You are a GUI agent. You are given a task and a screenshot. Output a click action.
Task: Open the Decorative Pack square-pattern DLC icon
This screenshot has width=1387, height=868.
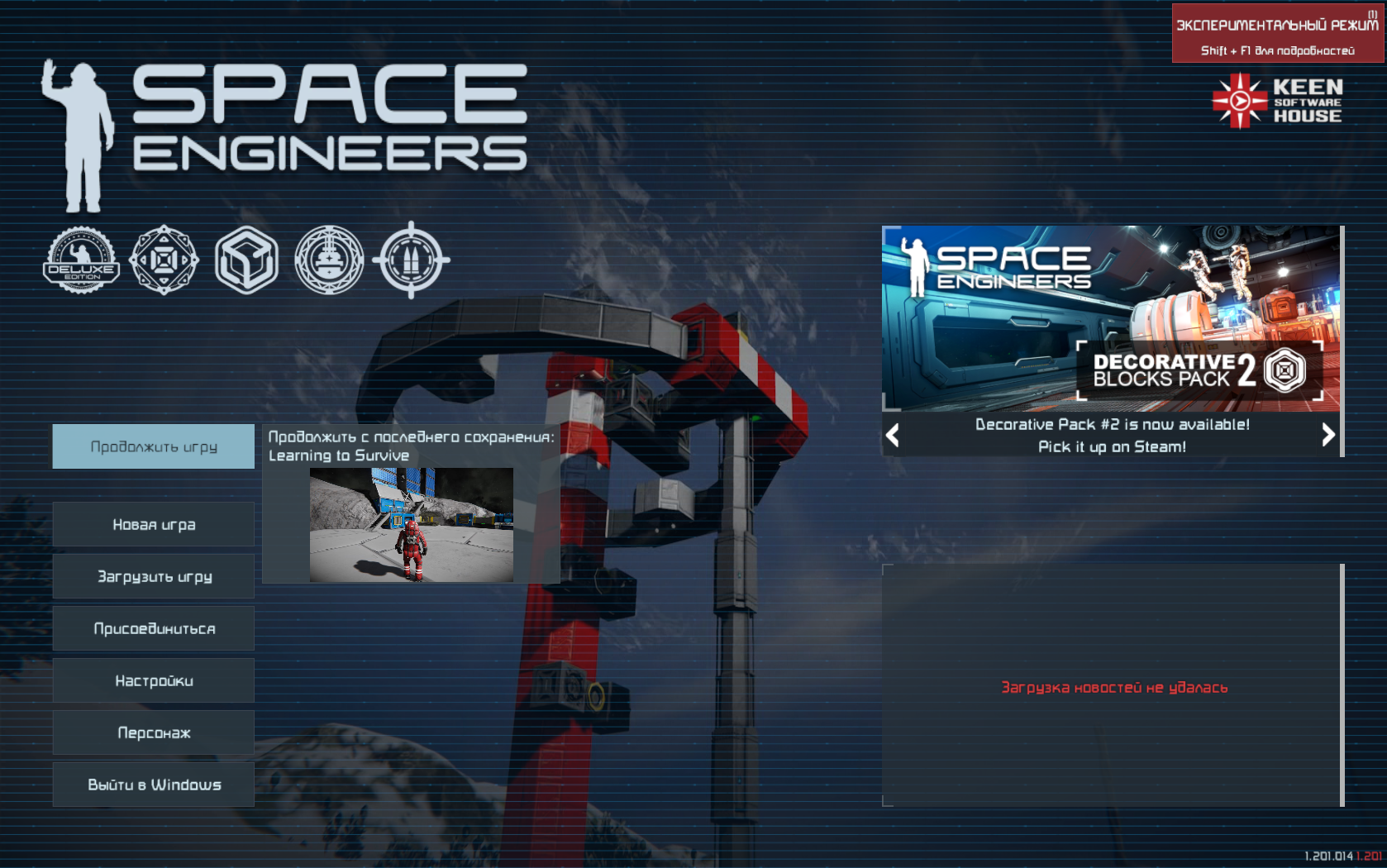click(164, 260)
